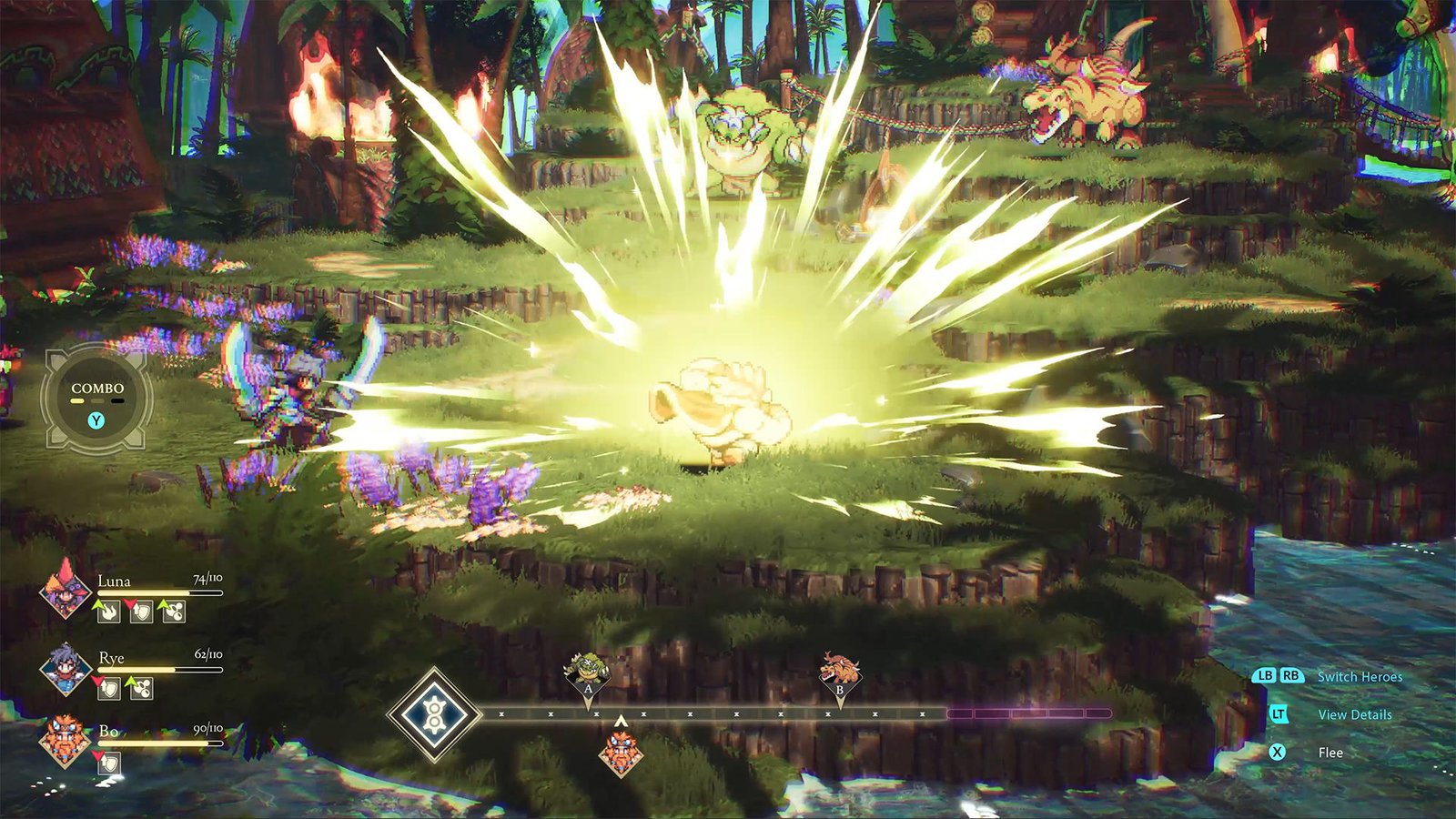Inspect Rye's shield-down debuff icon

tap(108, 689)
